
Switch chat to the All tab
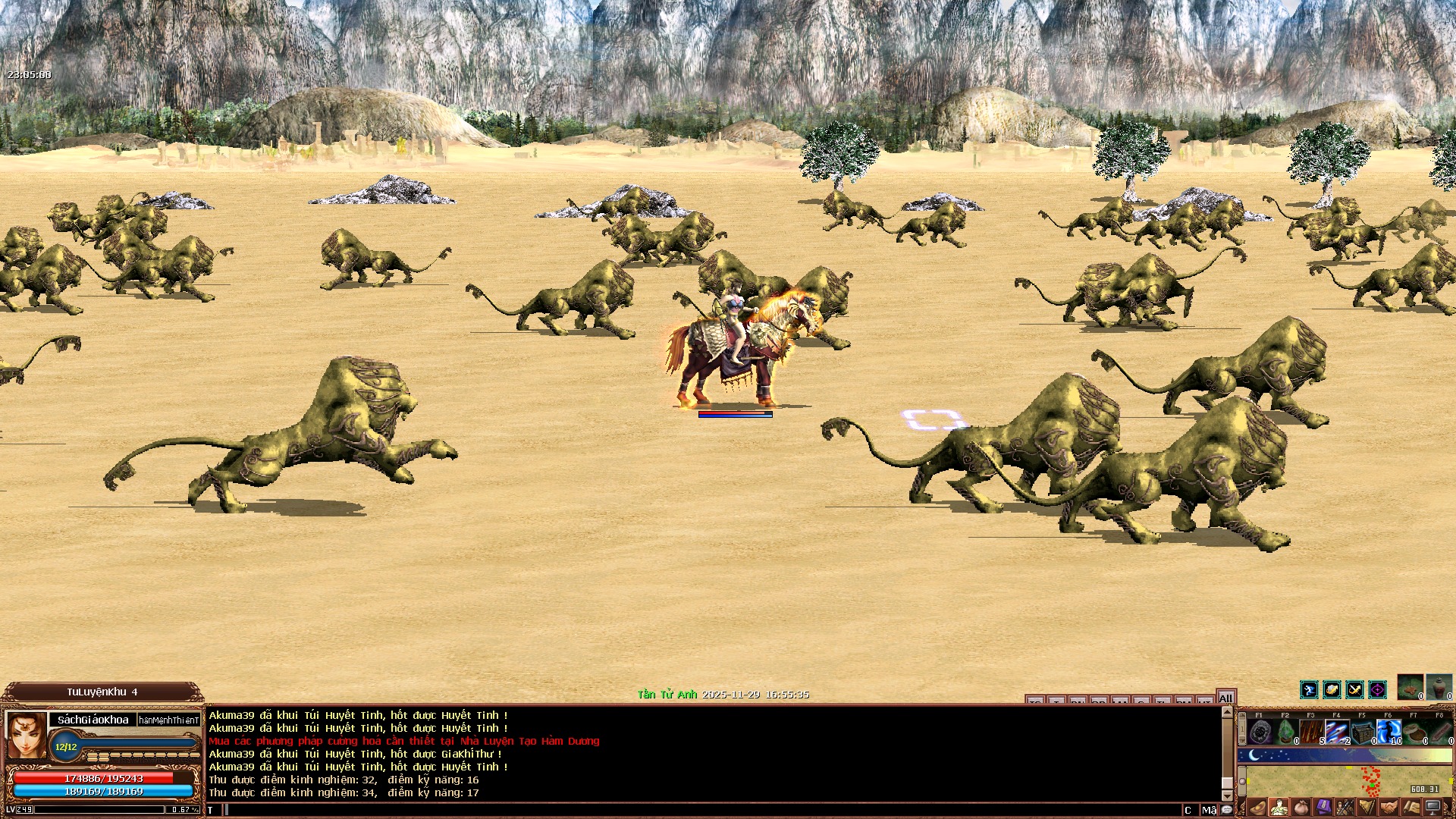pyautogui.click(x=1225, y=698)
